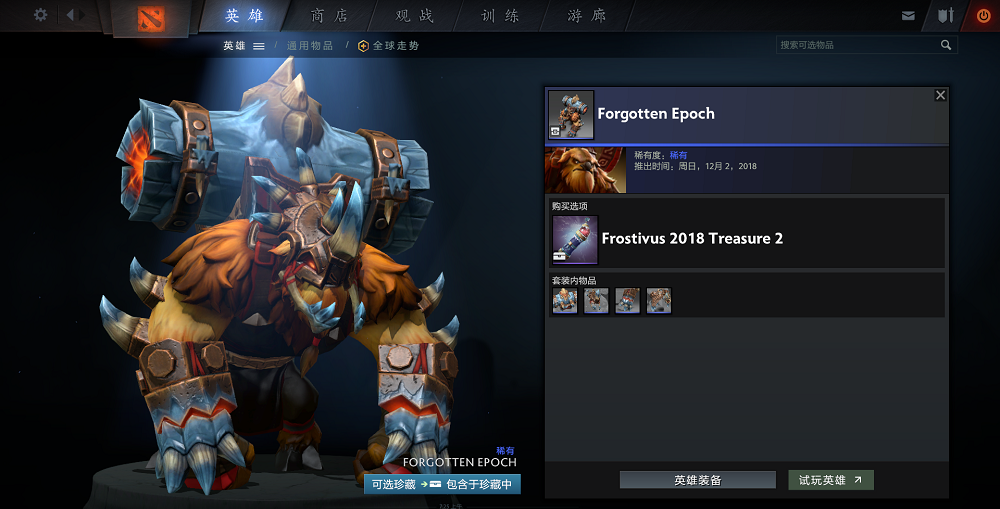Open the settings gear icon
Screen dimensions: 1000x509
click(40, 15)
